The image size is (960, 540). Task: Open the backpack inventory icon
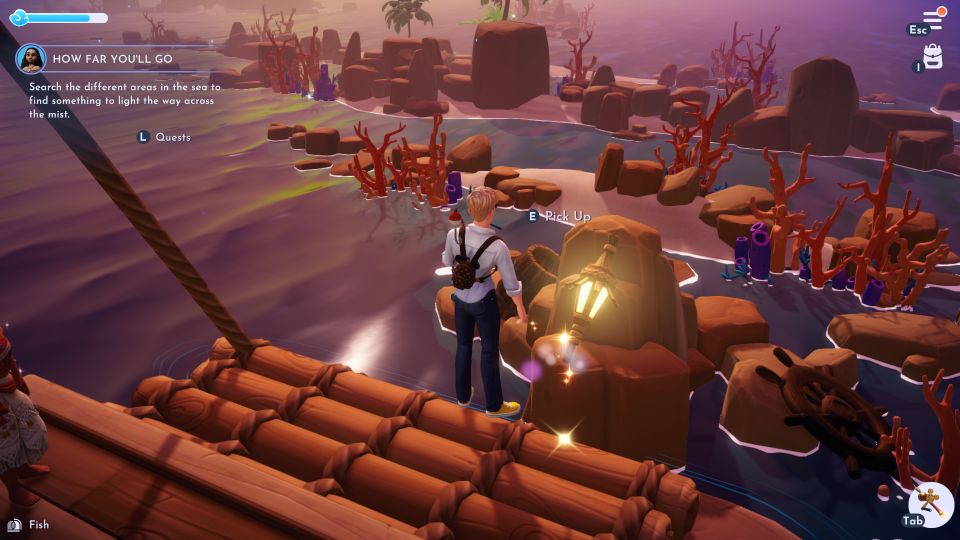tap(933, 57)
